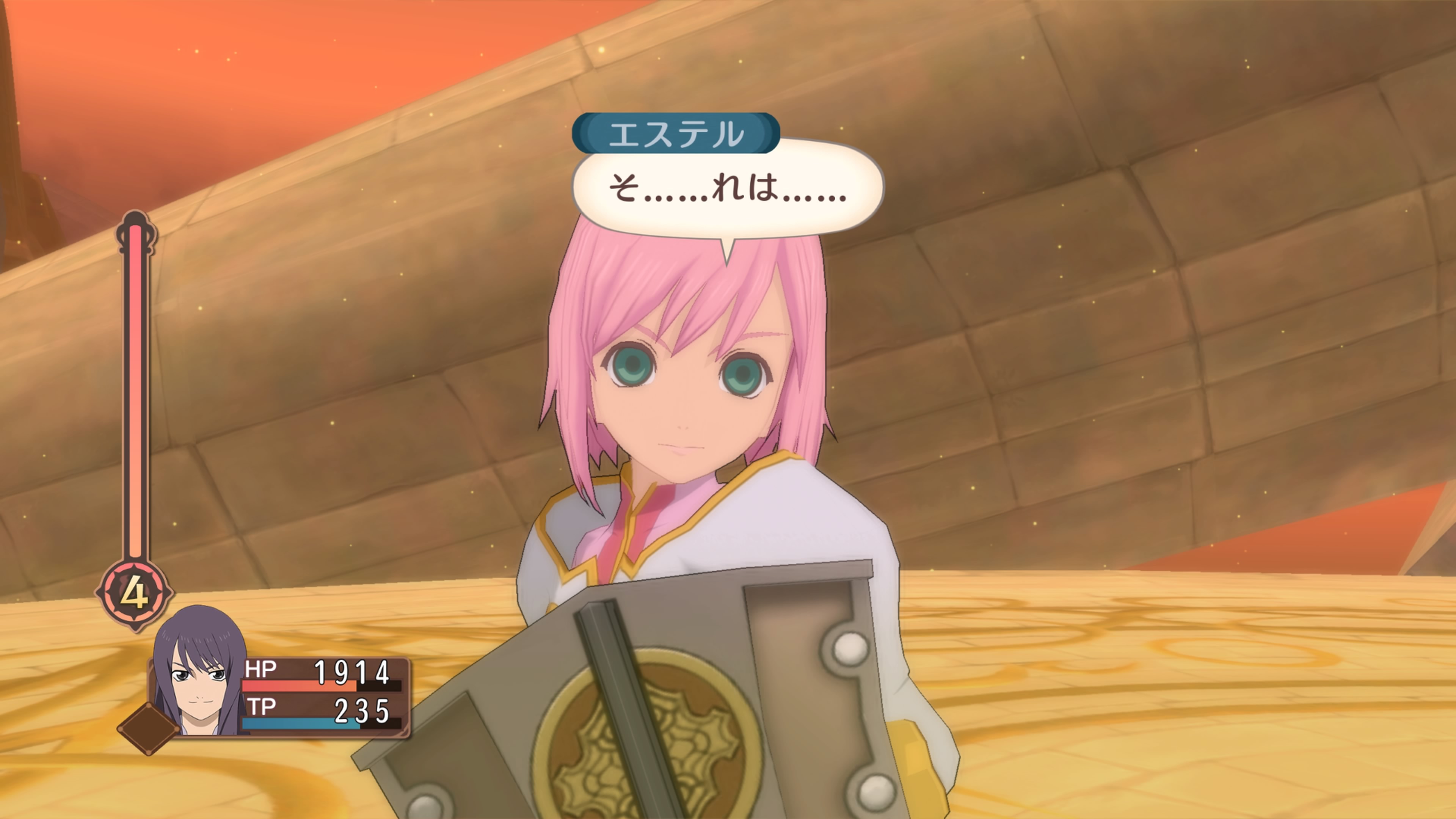The image size is (1456, 819).
Task: Click the Over Limit level 4 emblem
Action: coord(135,593)
